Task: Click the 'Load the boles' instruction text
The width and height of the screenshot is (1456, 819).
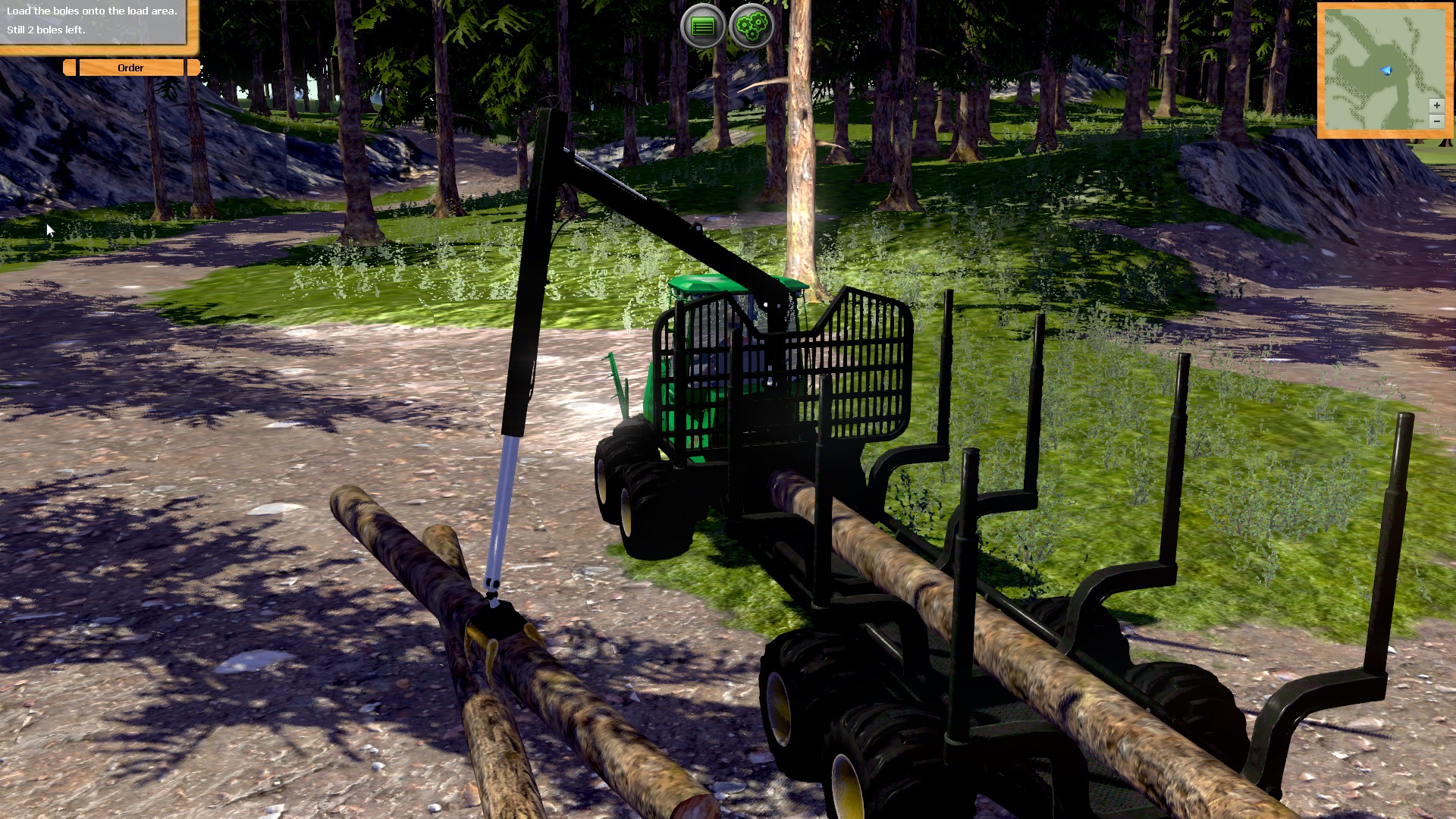Action: click(x=91, y=12)
